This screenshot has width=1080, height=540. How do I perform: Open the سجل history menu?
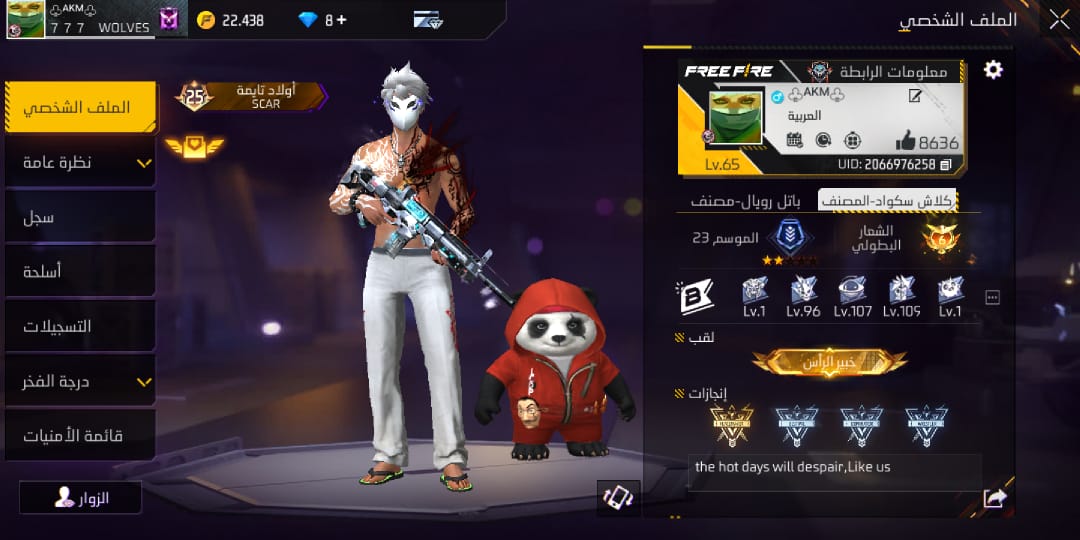coord(81,217)
